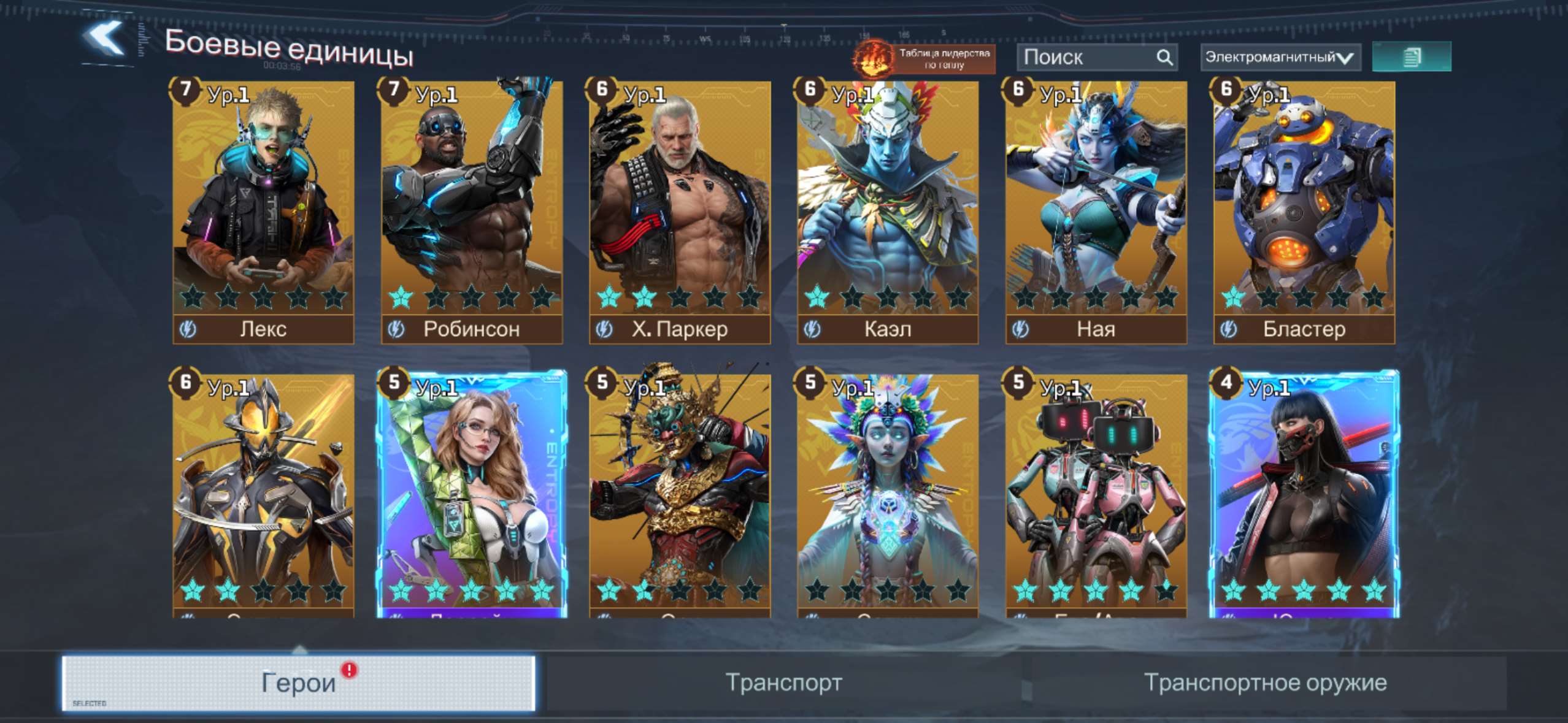The width and height of the screenshot is (1568, 723).
Task: Open the Электромагнитный filter dropdown
Action: 1280,58
